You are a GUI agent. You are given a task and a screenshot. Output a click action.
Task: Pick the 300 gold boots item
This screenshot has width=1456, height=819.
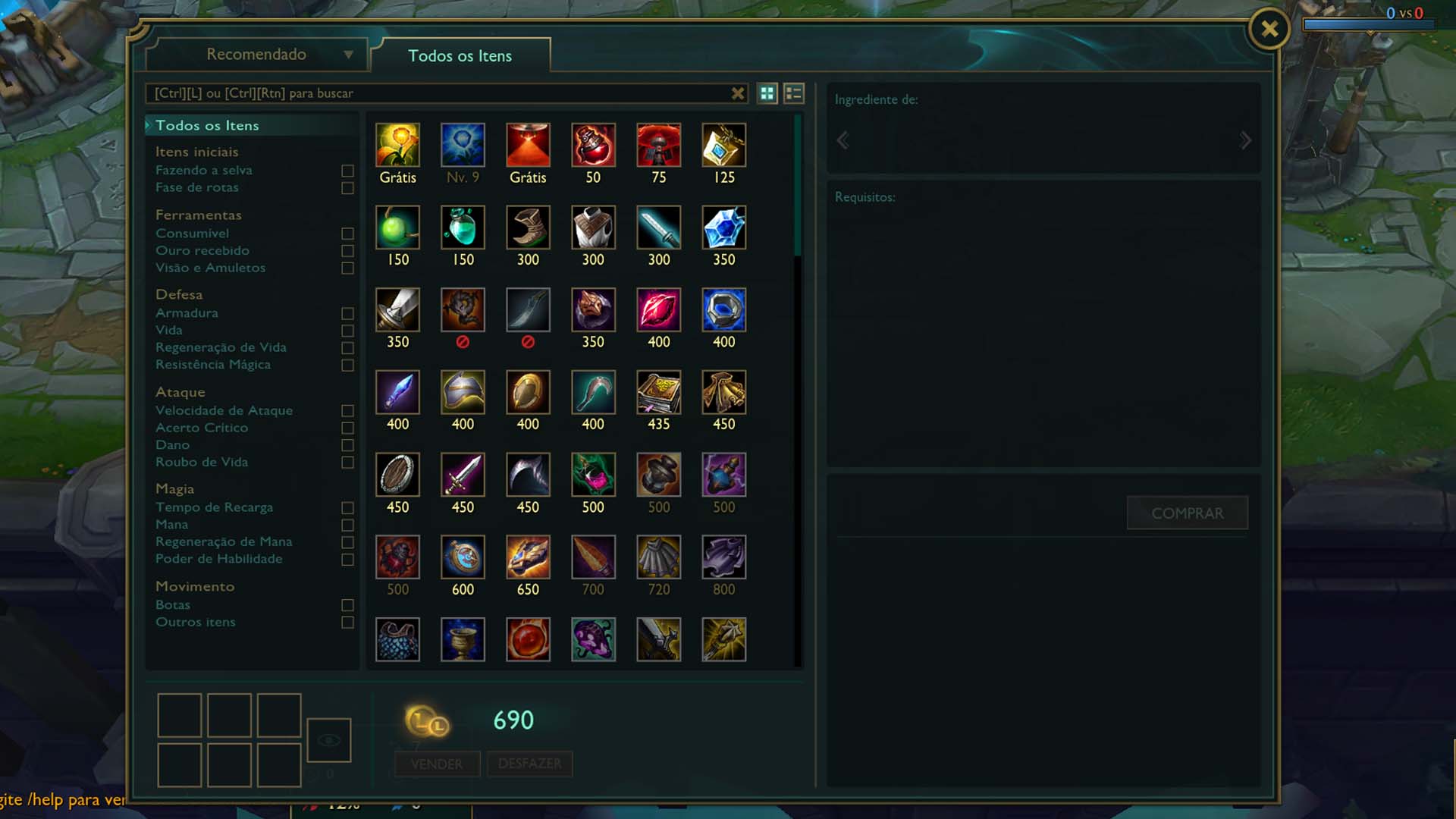[528, 227]
